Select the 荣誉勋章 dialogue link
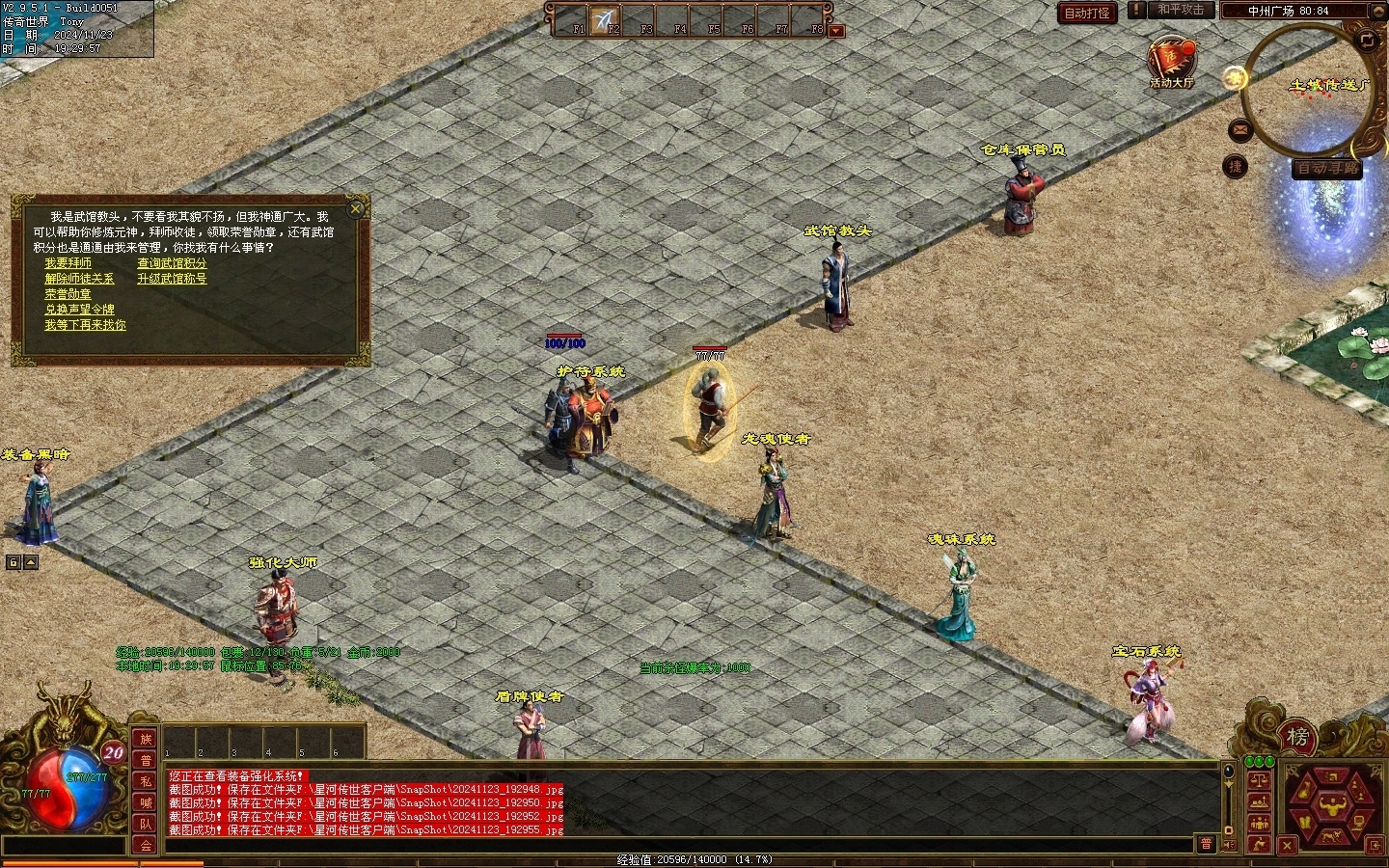 click(x=68, y=294)
